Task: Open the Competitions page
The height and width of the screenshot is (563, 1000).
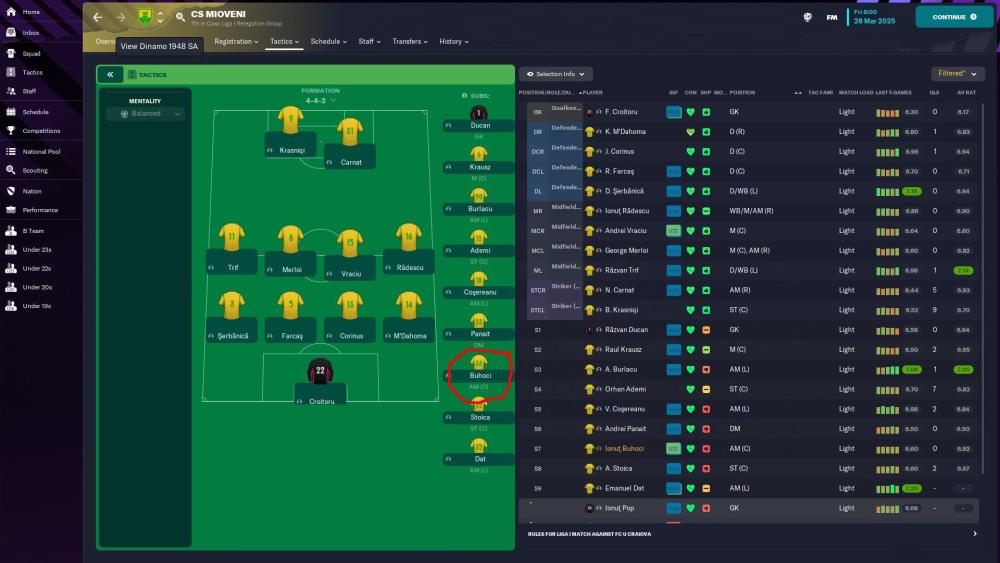Action: [41, 131]
